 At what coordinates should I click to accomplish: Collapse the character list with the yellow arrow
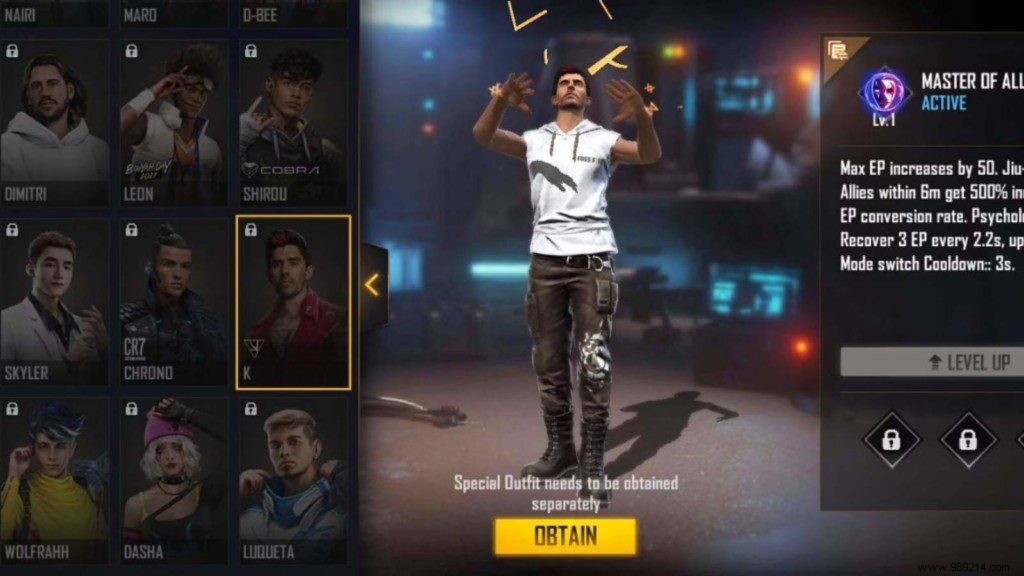[x=372, y=285]
